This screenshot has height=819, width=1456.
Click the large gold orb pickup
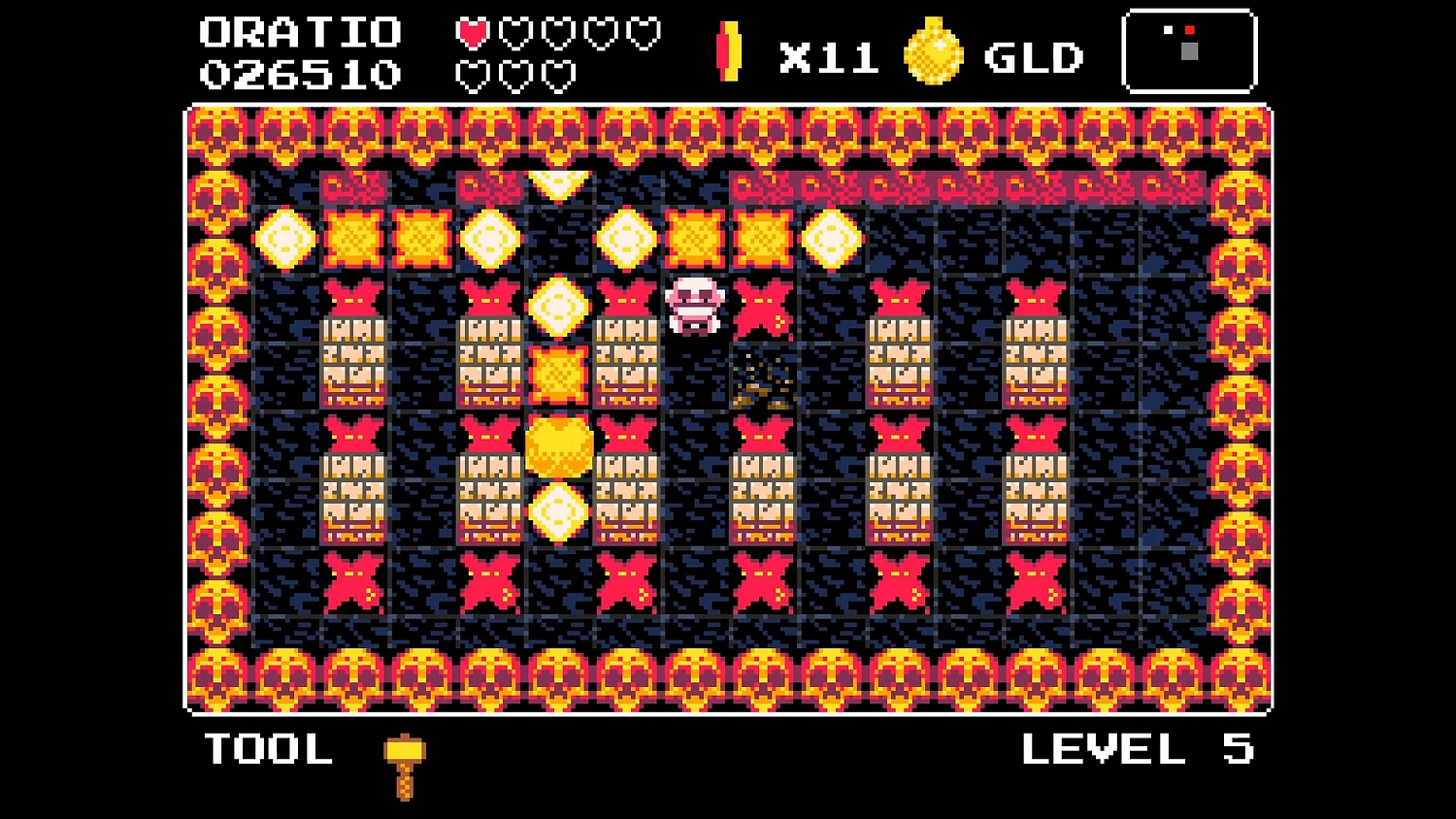(x=559, y=444)
